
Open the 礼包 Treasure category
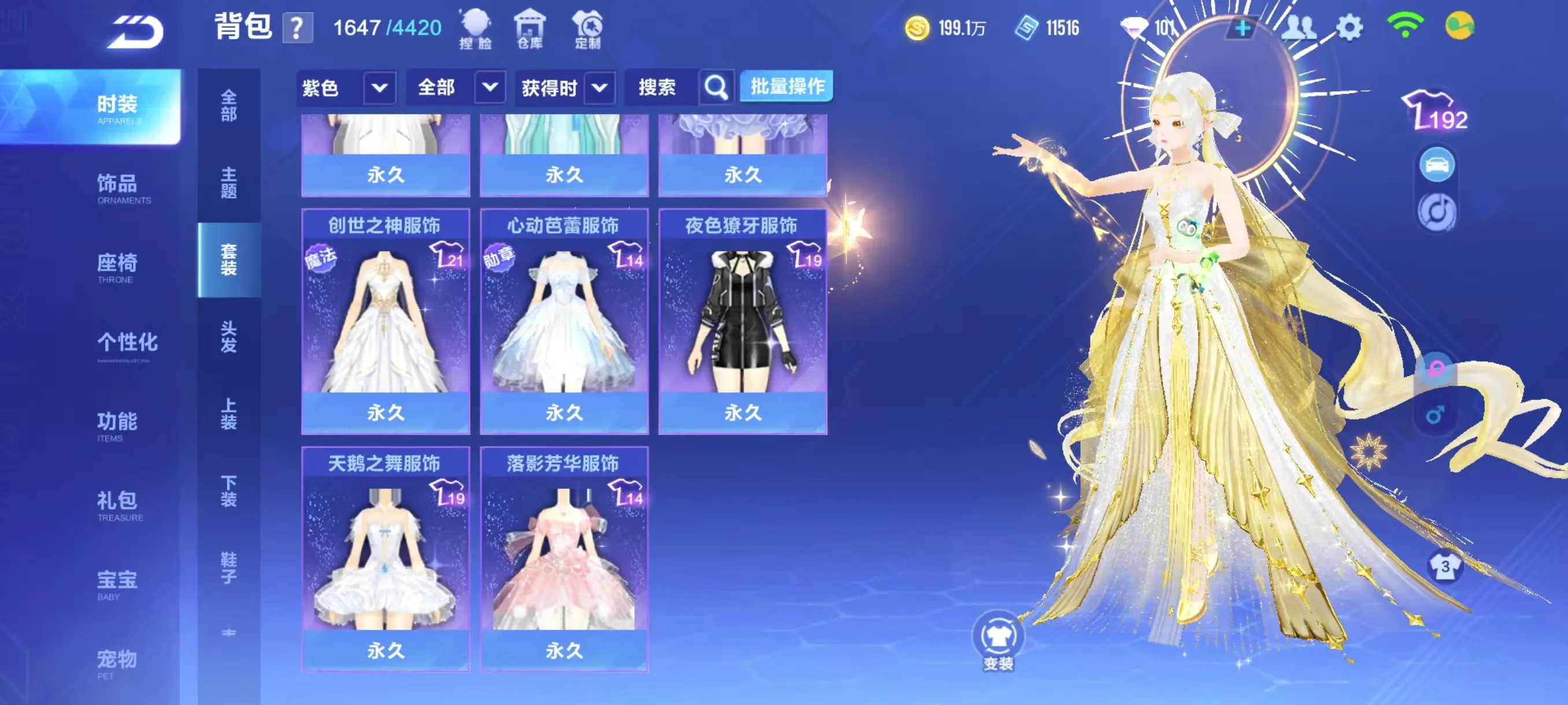(117, 504)
